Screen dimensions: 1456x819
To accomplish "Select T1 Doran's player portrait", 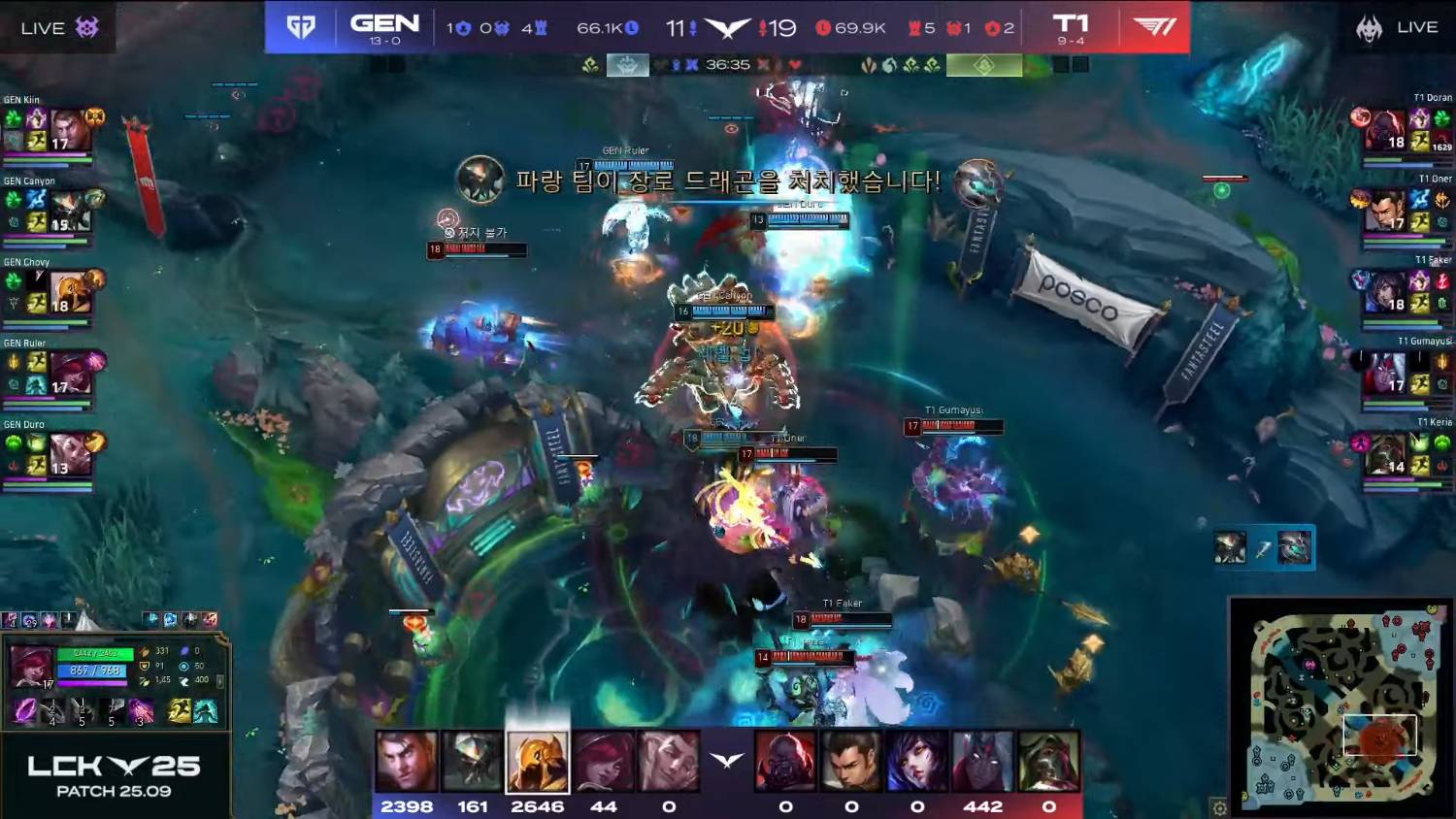I will 1385,129.
